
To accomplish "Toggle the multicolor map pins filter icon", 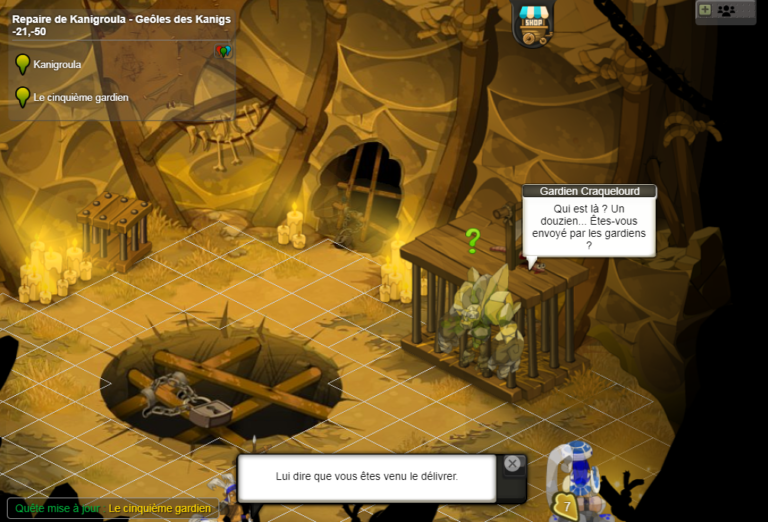I will tap(223, 51).
